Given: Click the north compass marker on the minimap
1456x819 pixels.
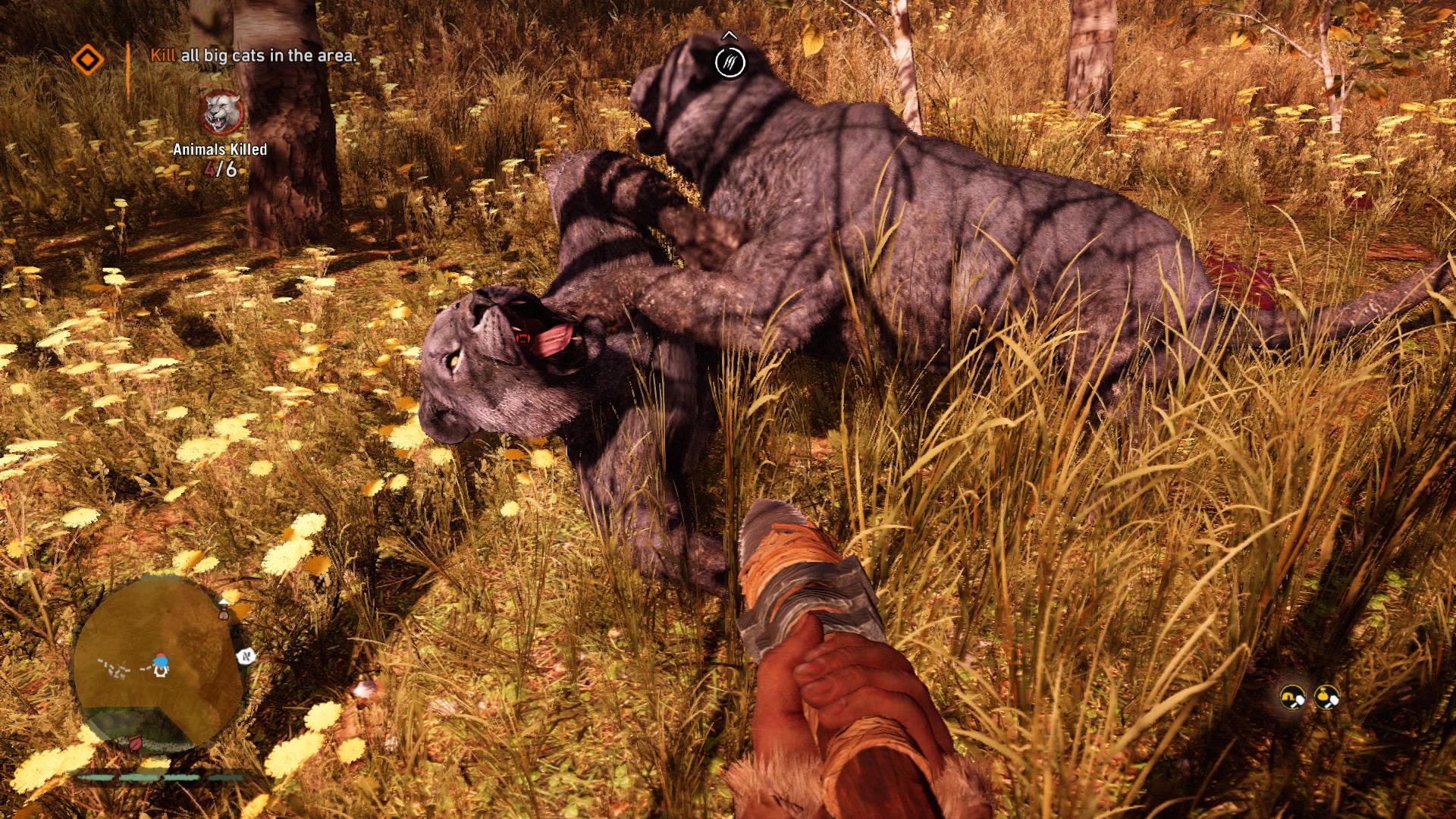Looking at the screenshot, I should [x=245, y=657].
